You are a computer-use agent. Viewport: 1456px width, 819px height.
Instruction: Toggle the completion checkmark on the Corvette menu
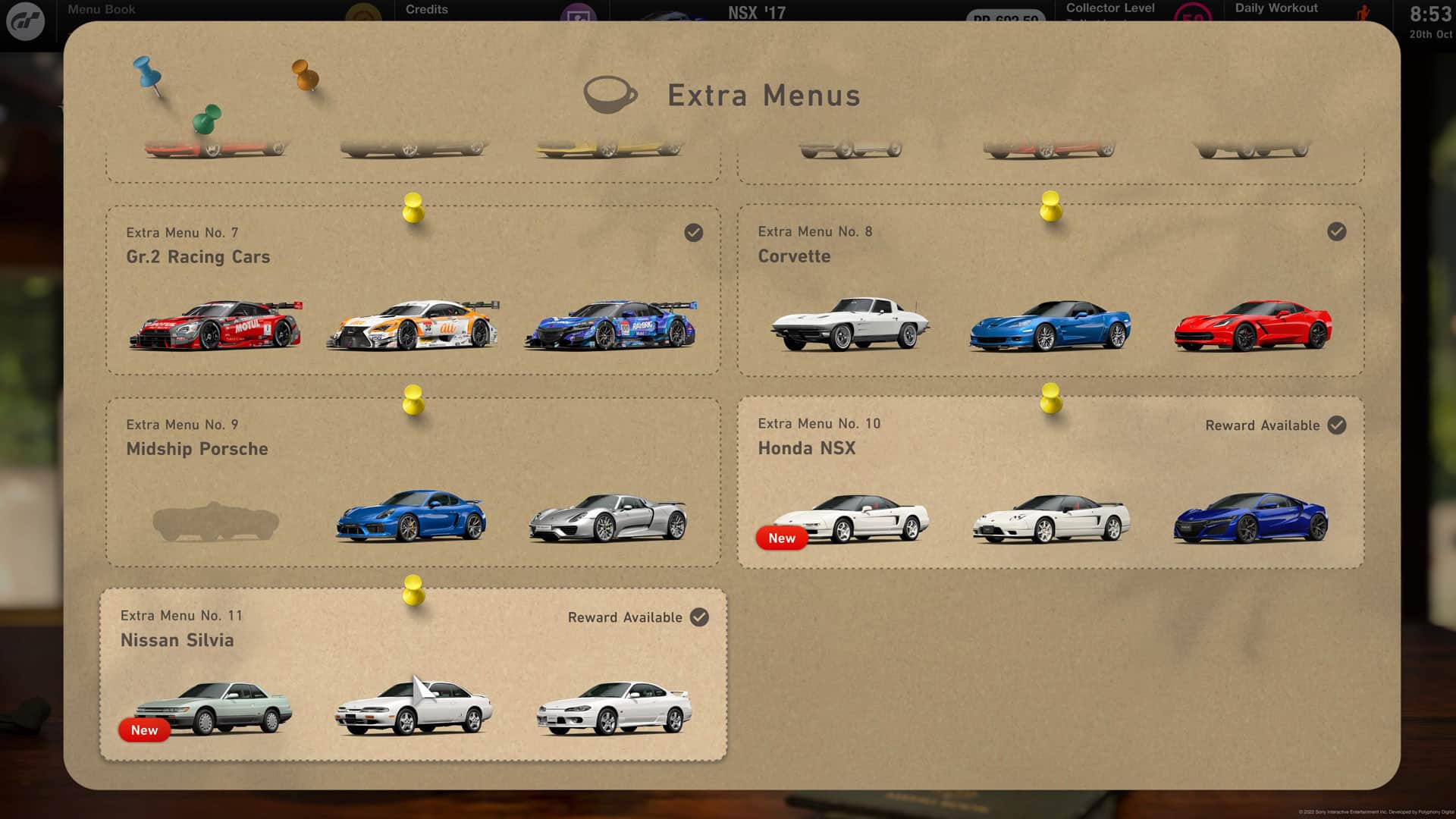1336,232
